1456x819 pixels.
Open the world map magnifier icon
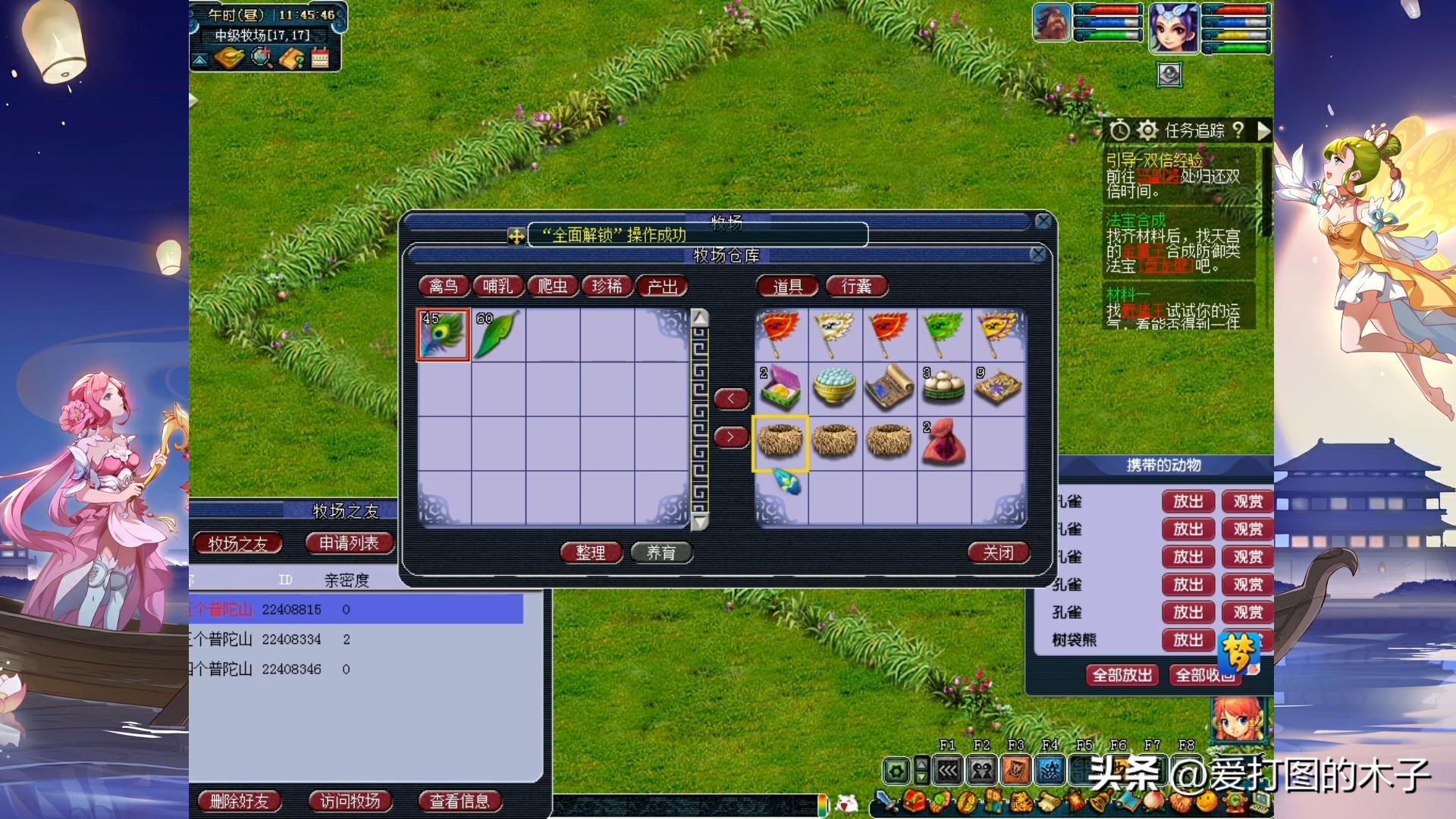click(x=261, y=58)
